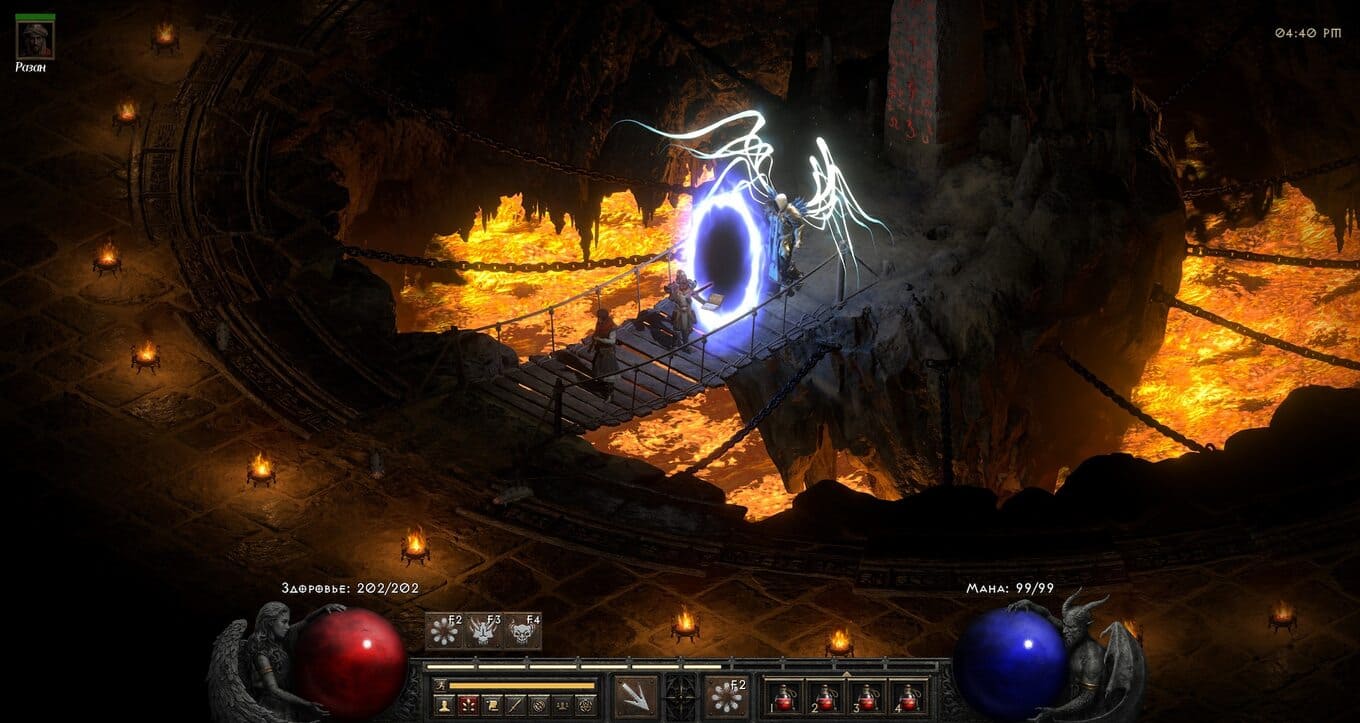Select the F4 horned skull skill shortcut
Screen dimensions: 1360x723
pos(522,631)
